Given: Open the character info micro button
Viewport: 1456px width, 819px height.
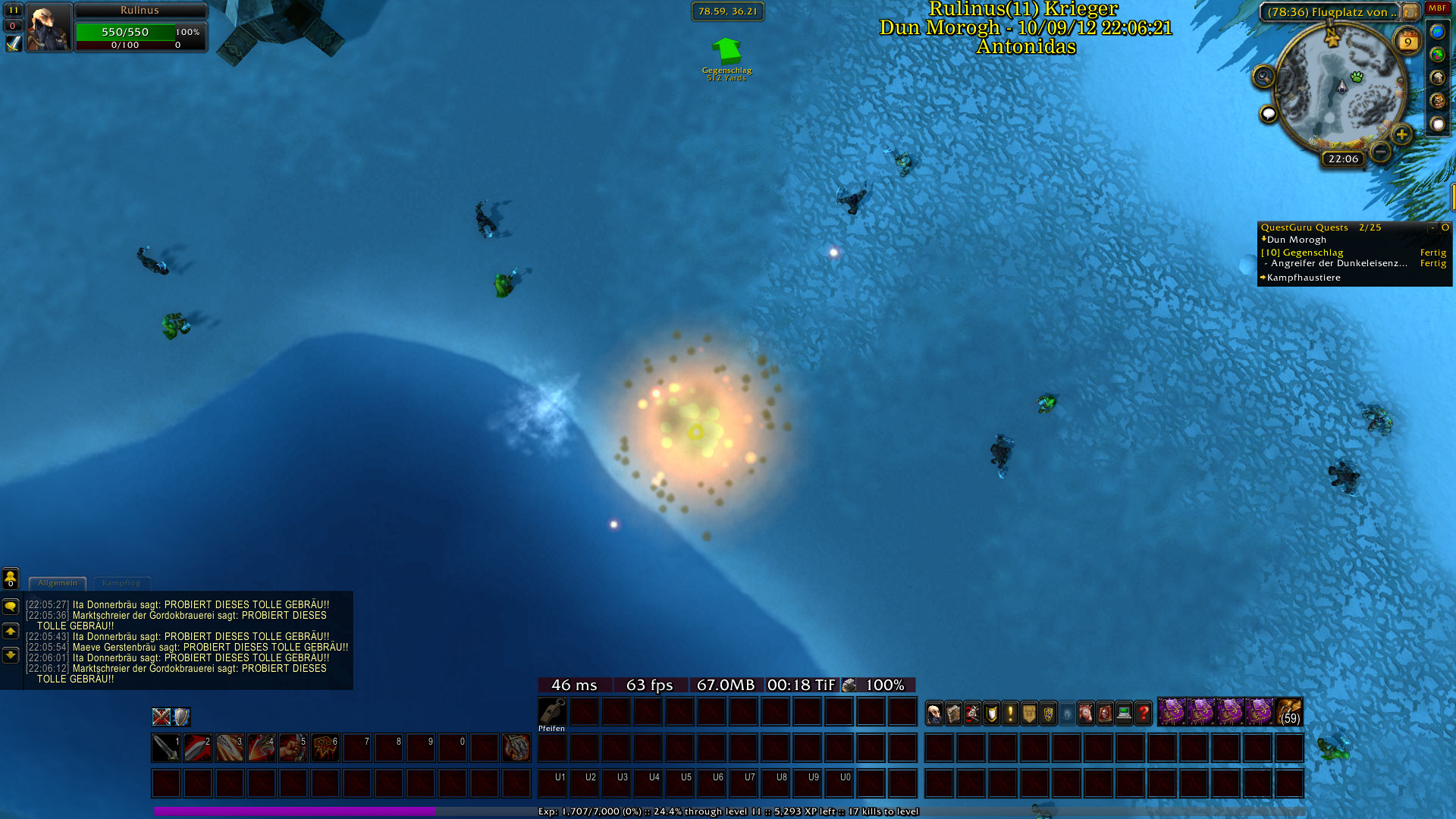Looking at the screenshot, I should click(x=935, y=713).
